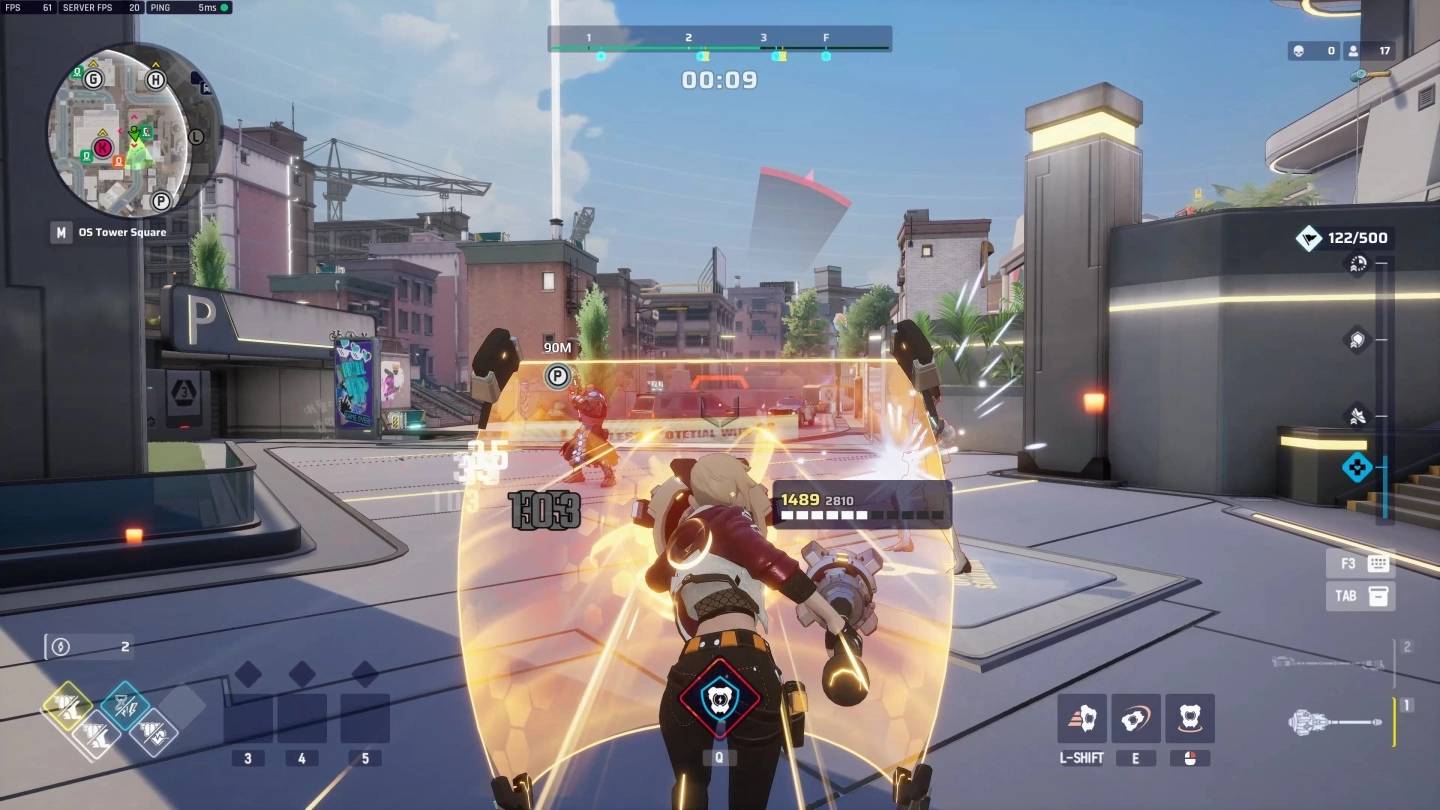
Task: Click the pink K marker on the minimap
Action: click(102, 149)
